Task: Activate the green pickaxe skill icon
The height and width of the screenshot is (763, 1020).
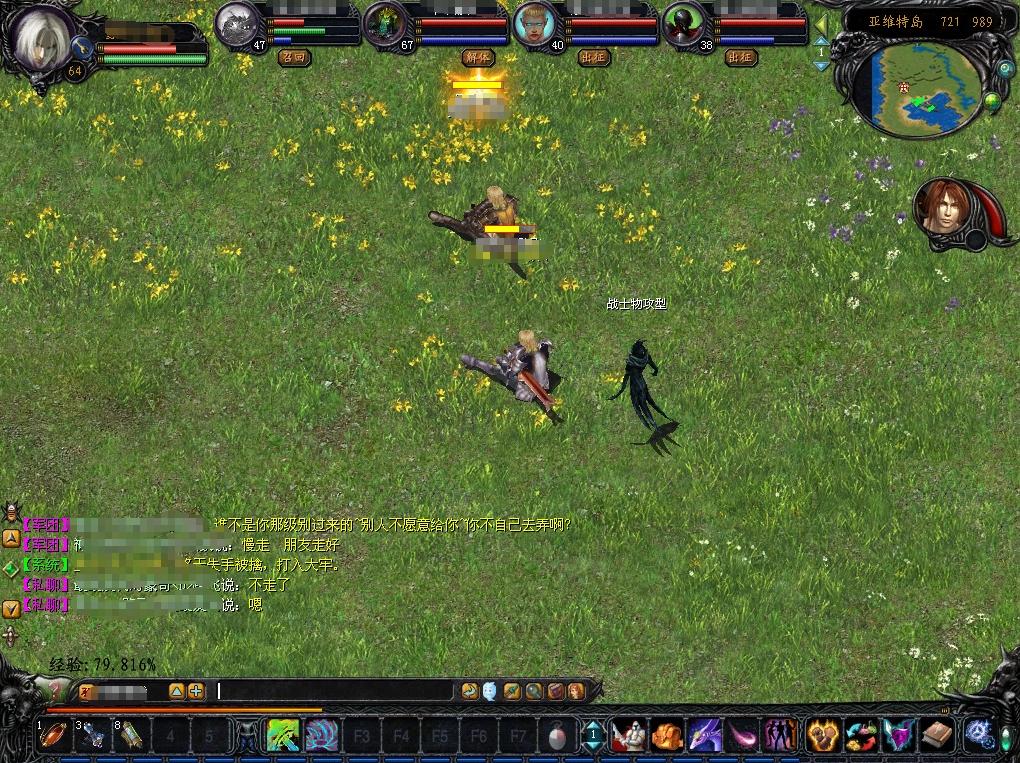Action: pos(284,736)
